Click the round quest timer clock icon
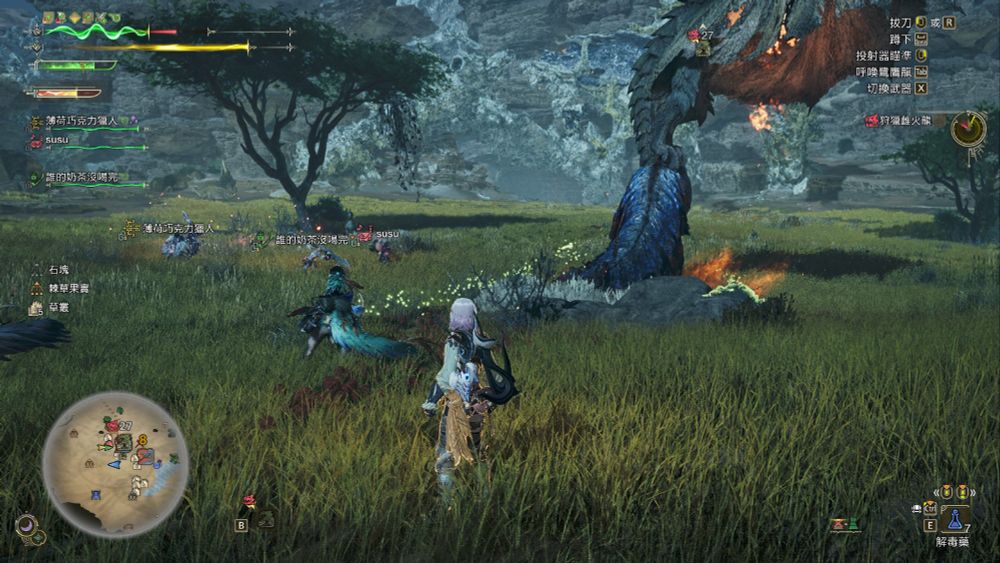Image resolution: width=1000 pixels, height=563 pixels. (x=968, y=128)
